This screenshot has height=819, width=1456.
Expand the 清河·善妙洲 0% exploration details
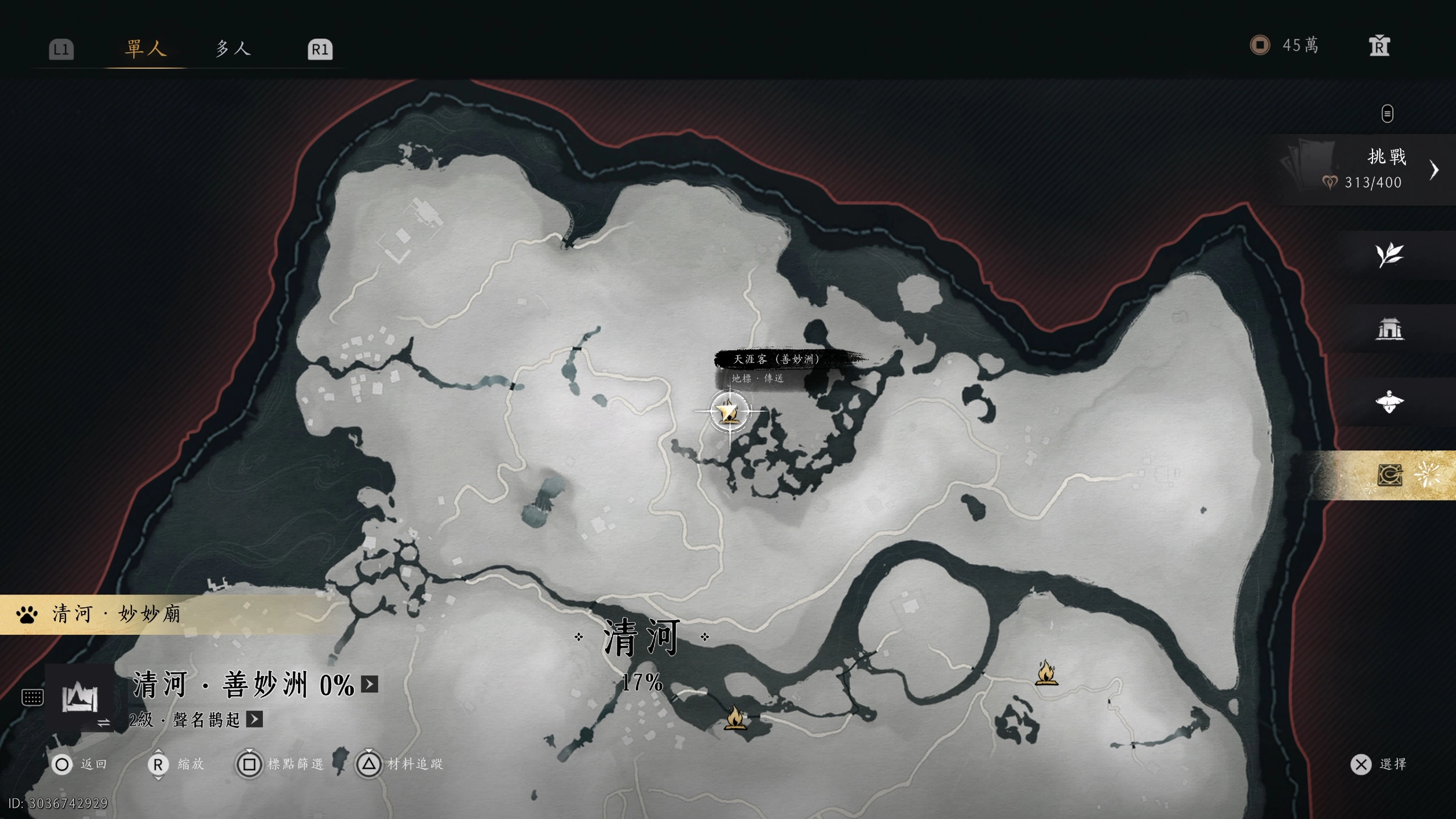coord(370,684)
